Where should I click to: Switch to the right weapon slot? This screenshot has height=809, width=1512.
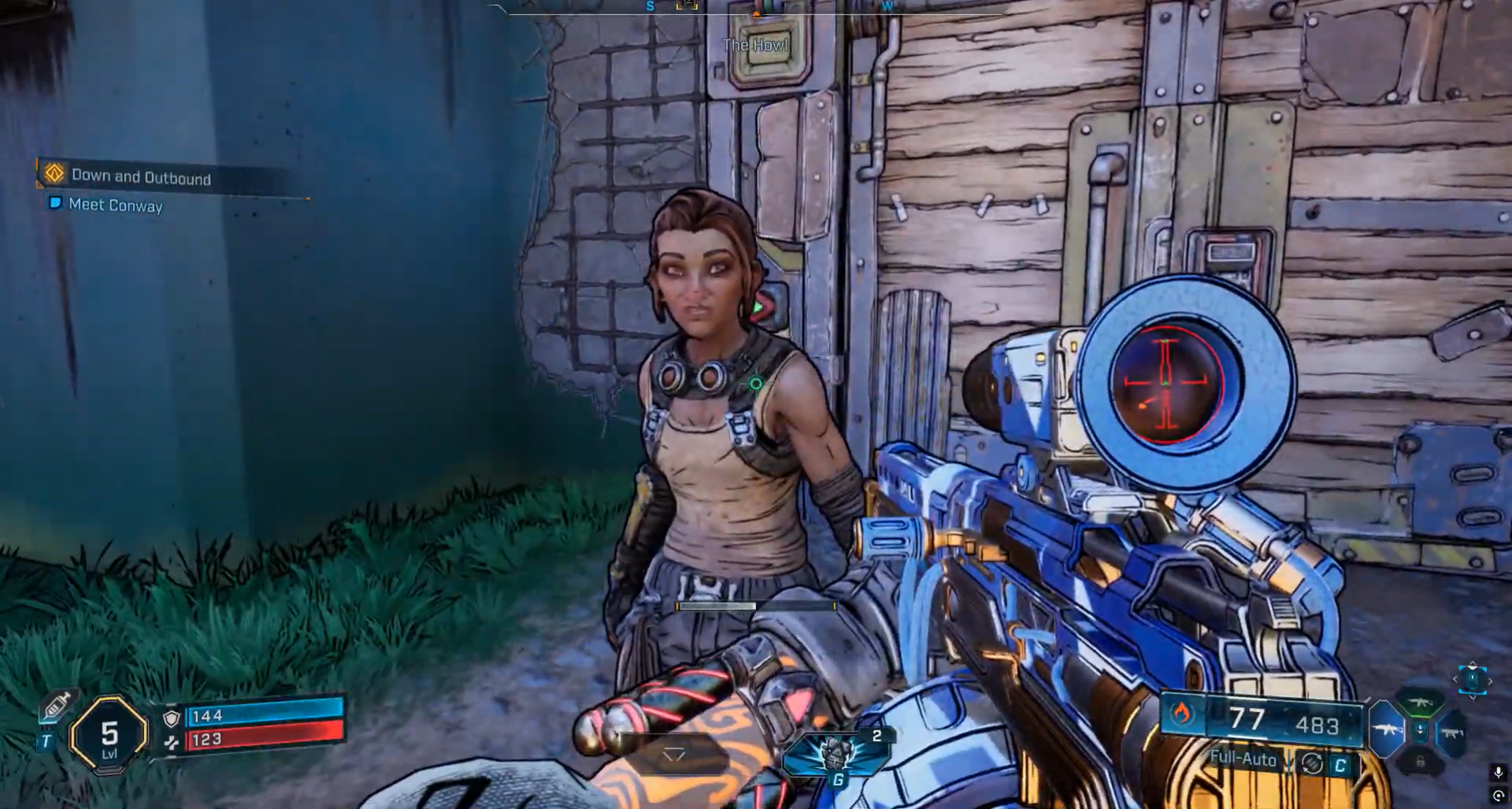[x=1451, y=733]
